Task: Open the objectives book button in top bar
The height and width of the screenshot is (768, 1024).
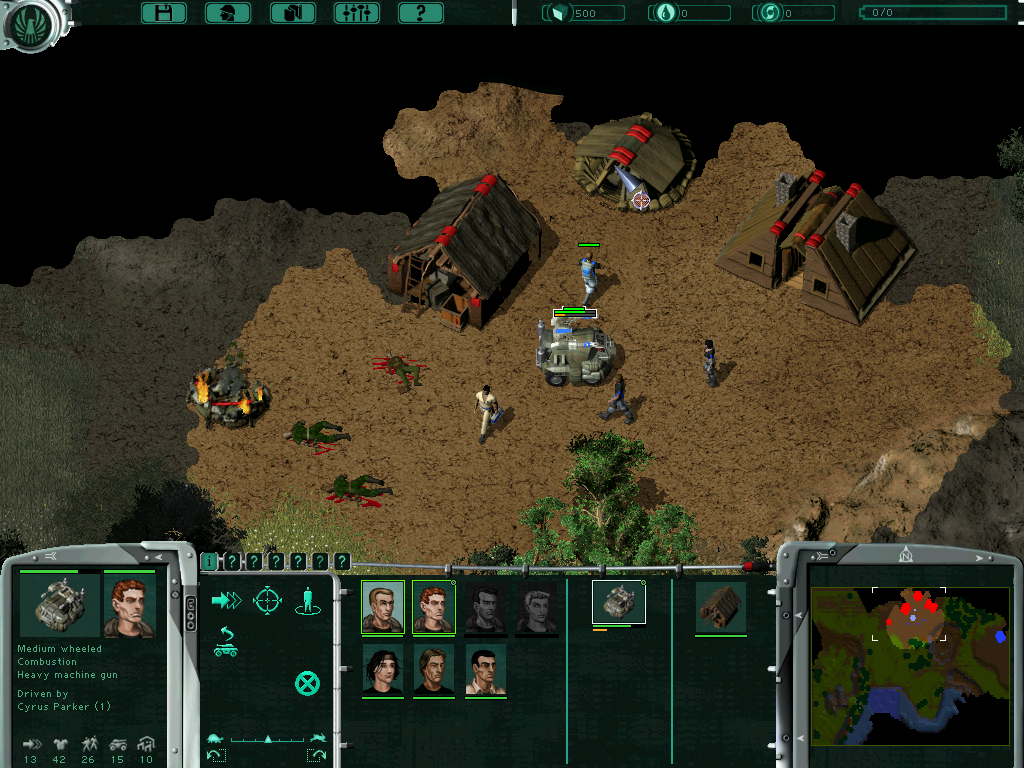Action: 293,13
